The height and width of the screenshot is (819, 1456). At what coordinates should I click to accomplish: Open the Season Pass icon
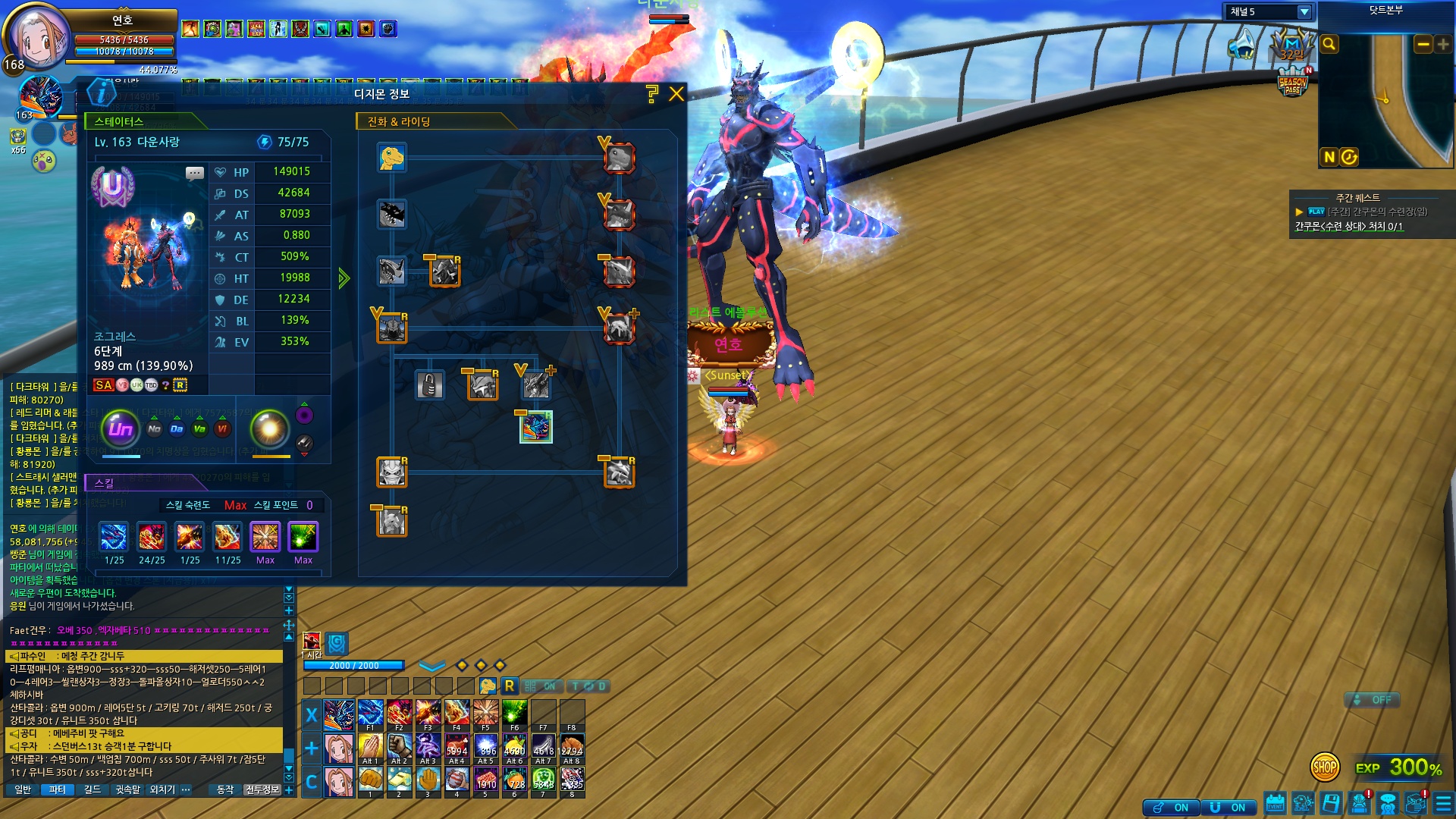[1292, 83]
